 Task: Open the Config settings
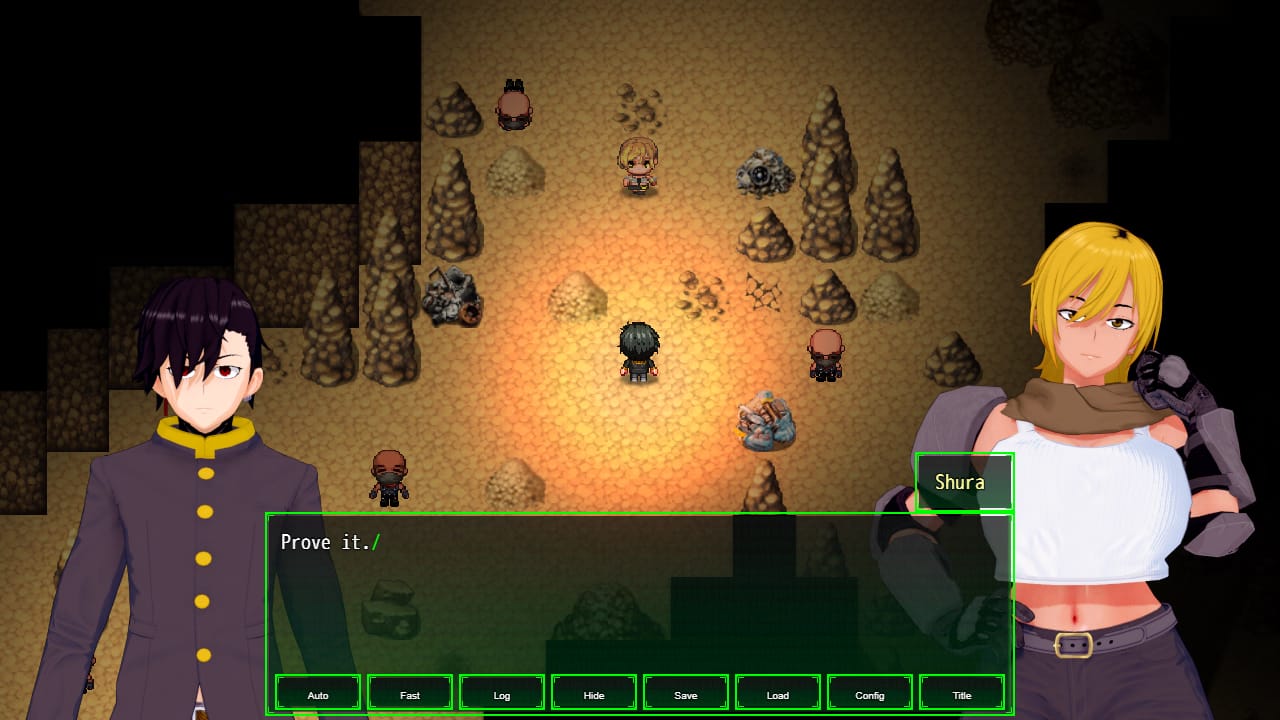pyautogui.click(x=870, y=693)
